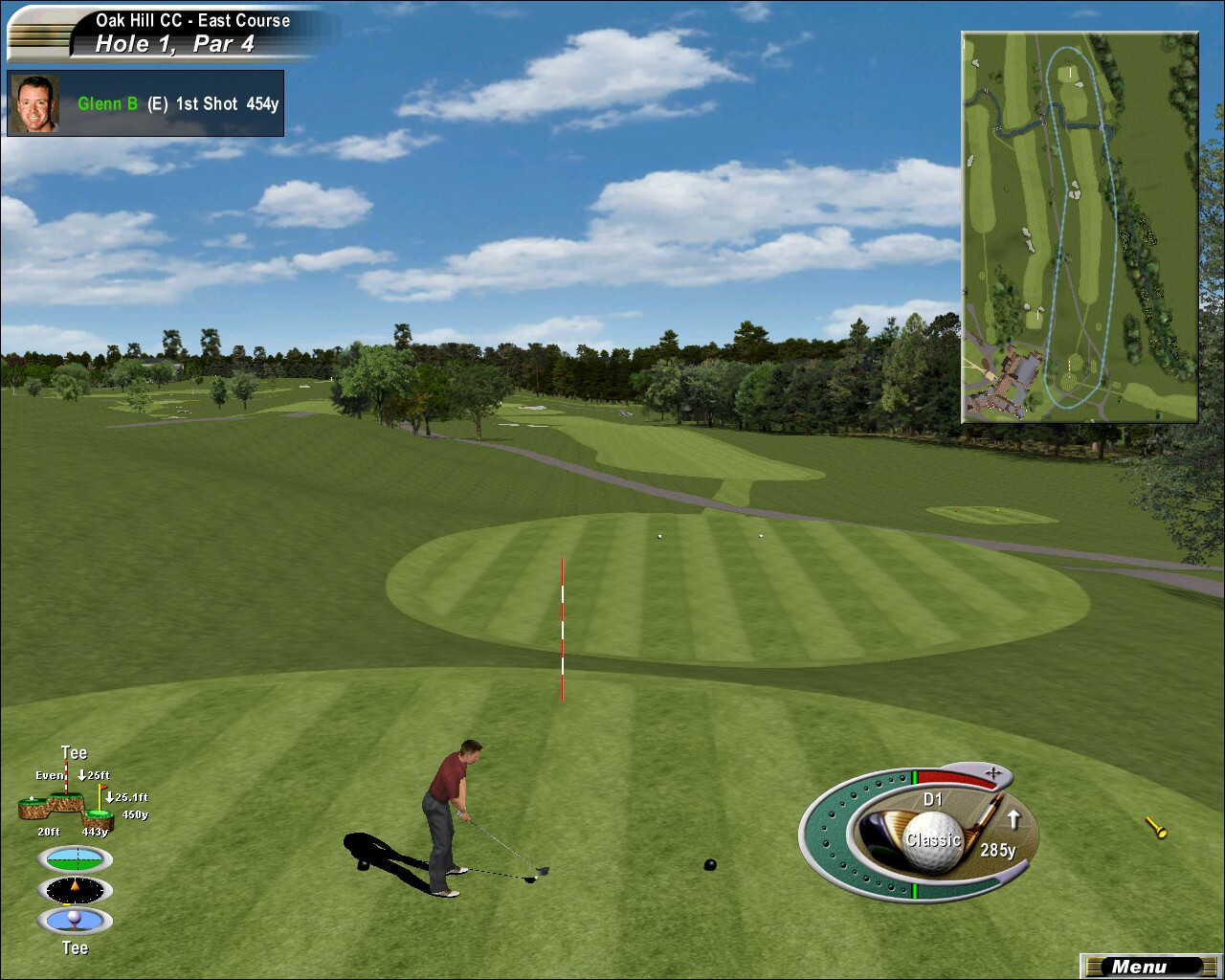Toggle the white shot-direction arrow

[1013, 819]
